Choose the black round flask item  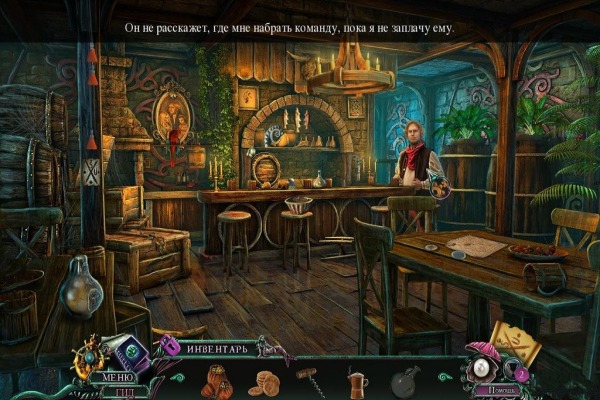pyautogui.click(x=405, y=380)
